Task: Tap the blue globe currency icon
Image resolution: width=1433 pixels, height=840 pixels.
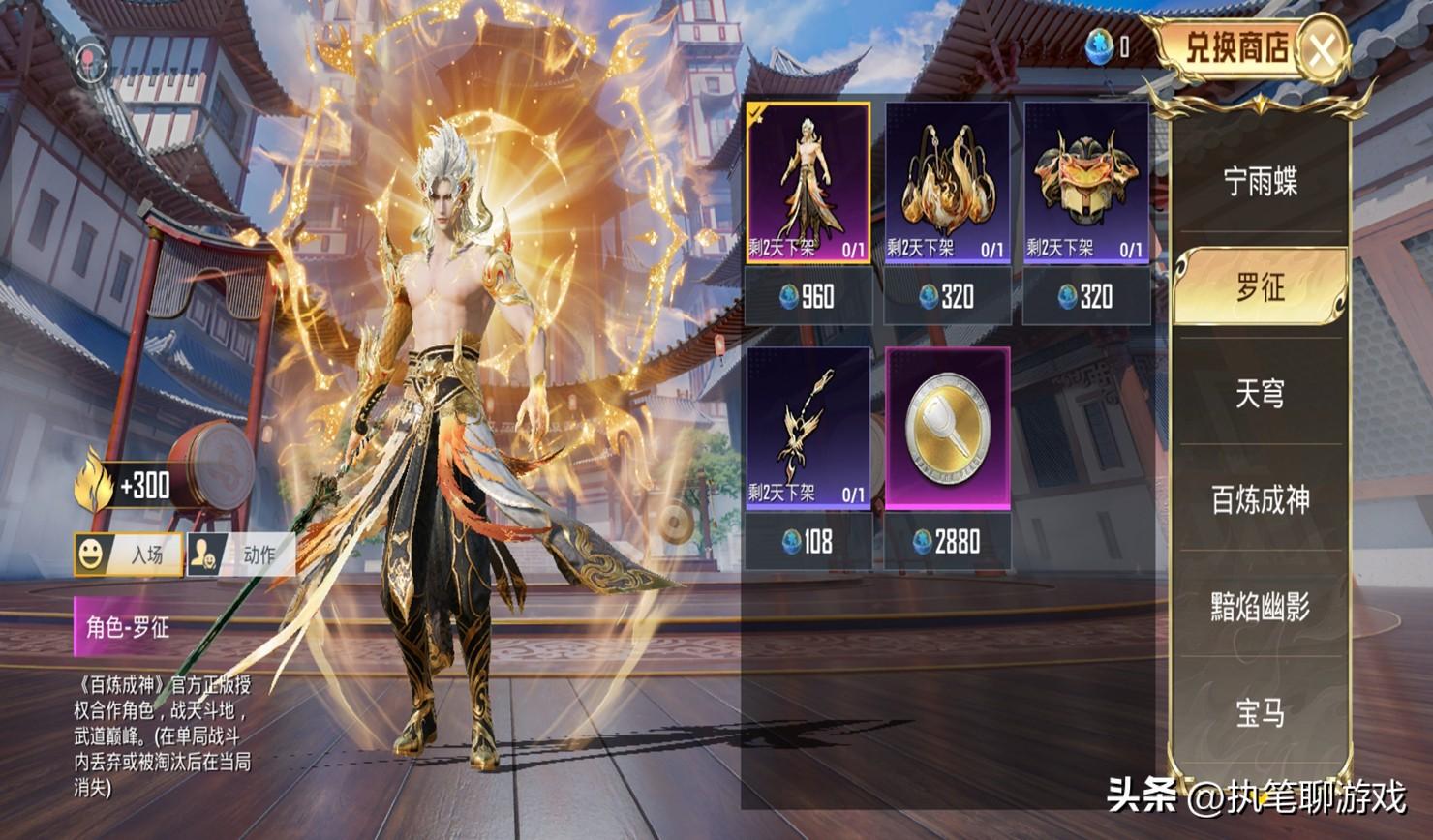Action: coord(1098,47)
